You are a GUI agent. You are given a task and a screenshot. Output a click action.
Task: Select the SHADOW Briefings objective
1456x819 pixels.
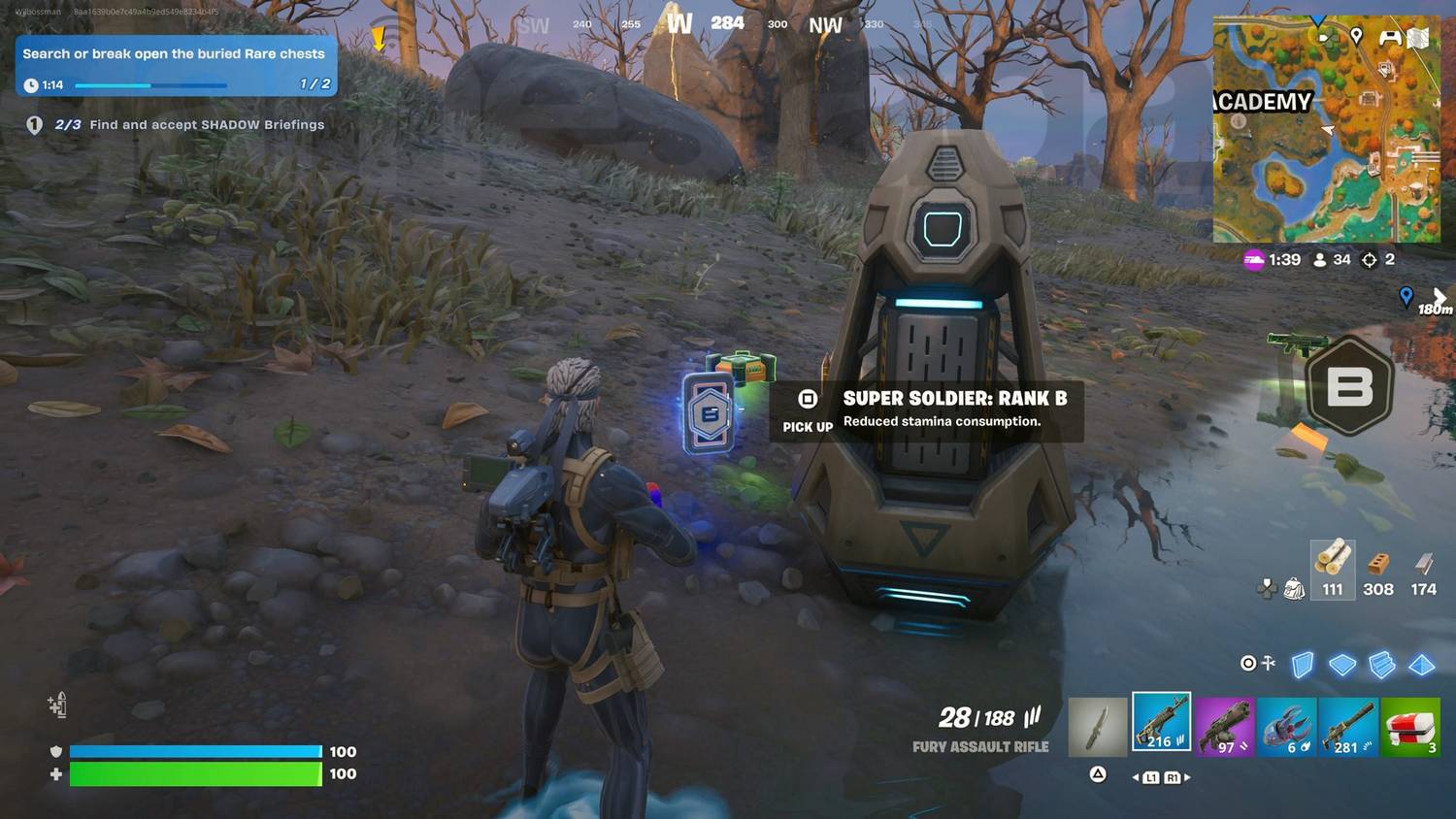206,125
